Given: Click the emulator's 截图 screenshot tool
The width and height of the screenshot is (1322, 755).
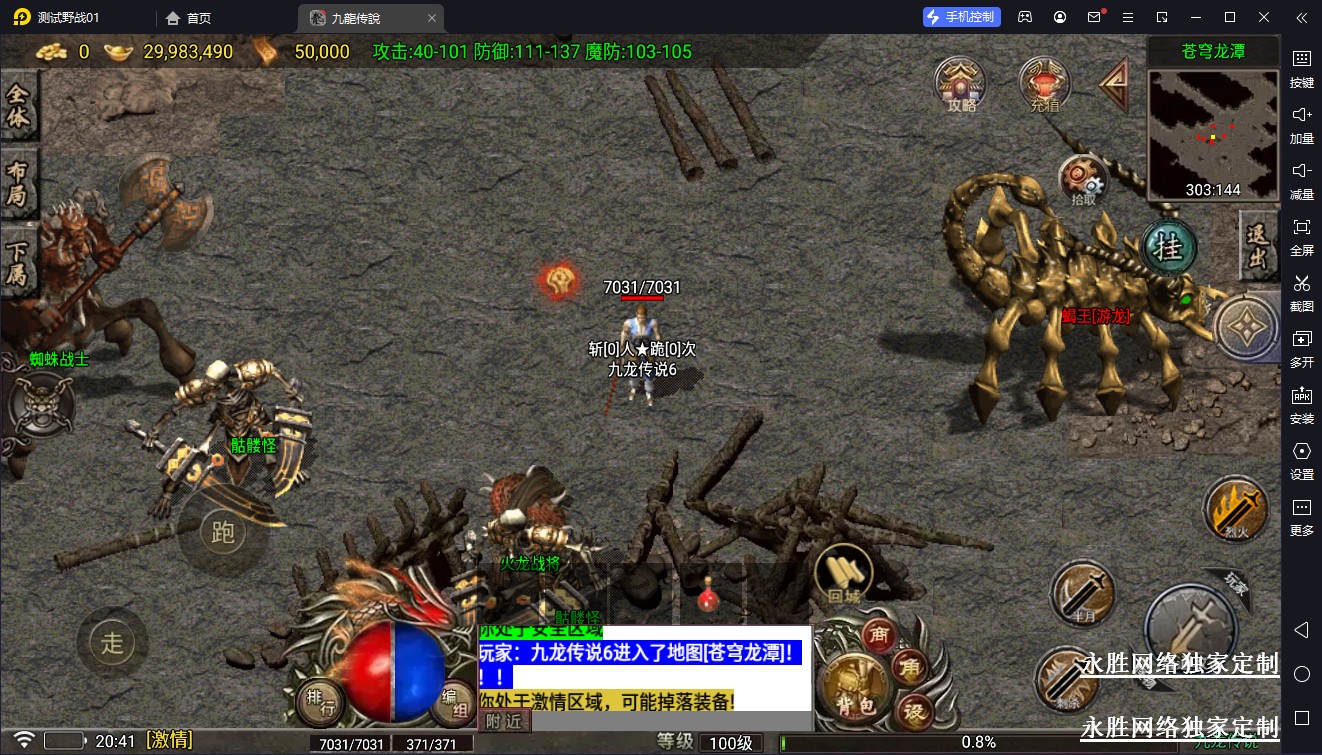Looking at the screenshot, I should point(1301,290).
